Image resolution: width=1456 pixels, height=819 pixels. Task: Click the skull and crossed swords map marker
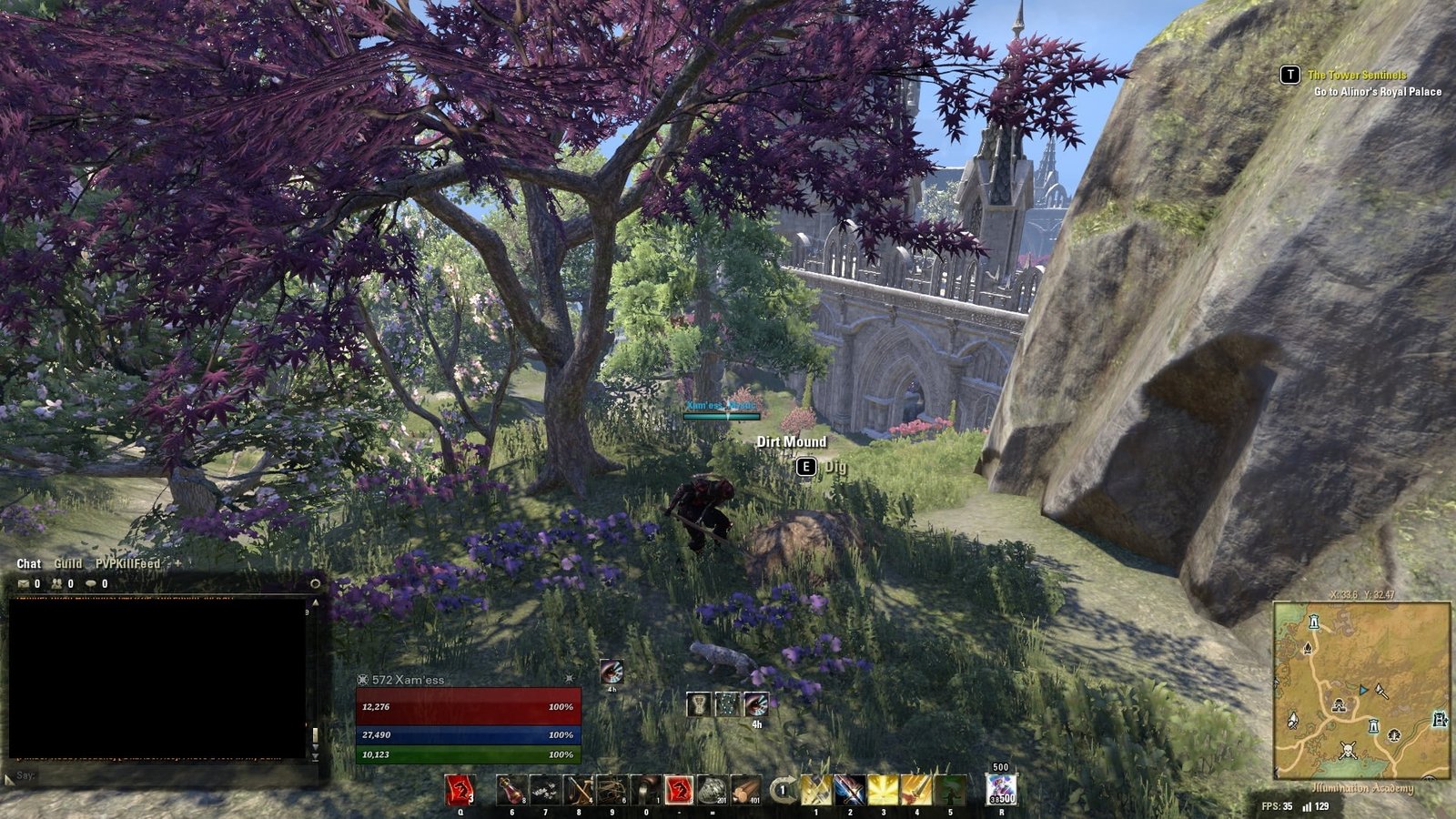1348,751
